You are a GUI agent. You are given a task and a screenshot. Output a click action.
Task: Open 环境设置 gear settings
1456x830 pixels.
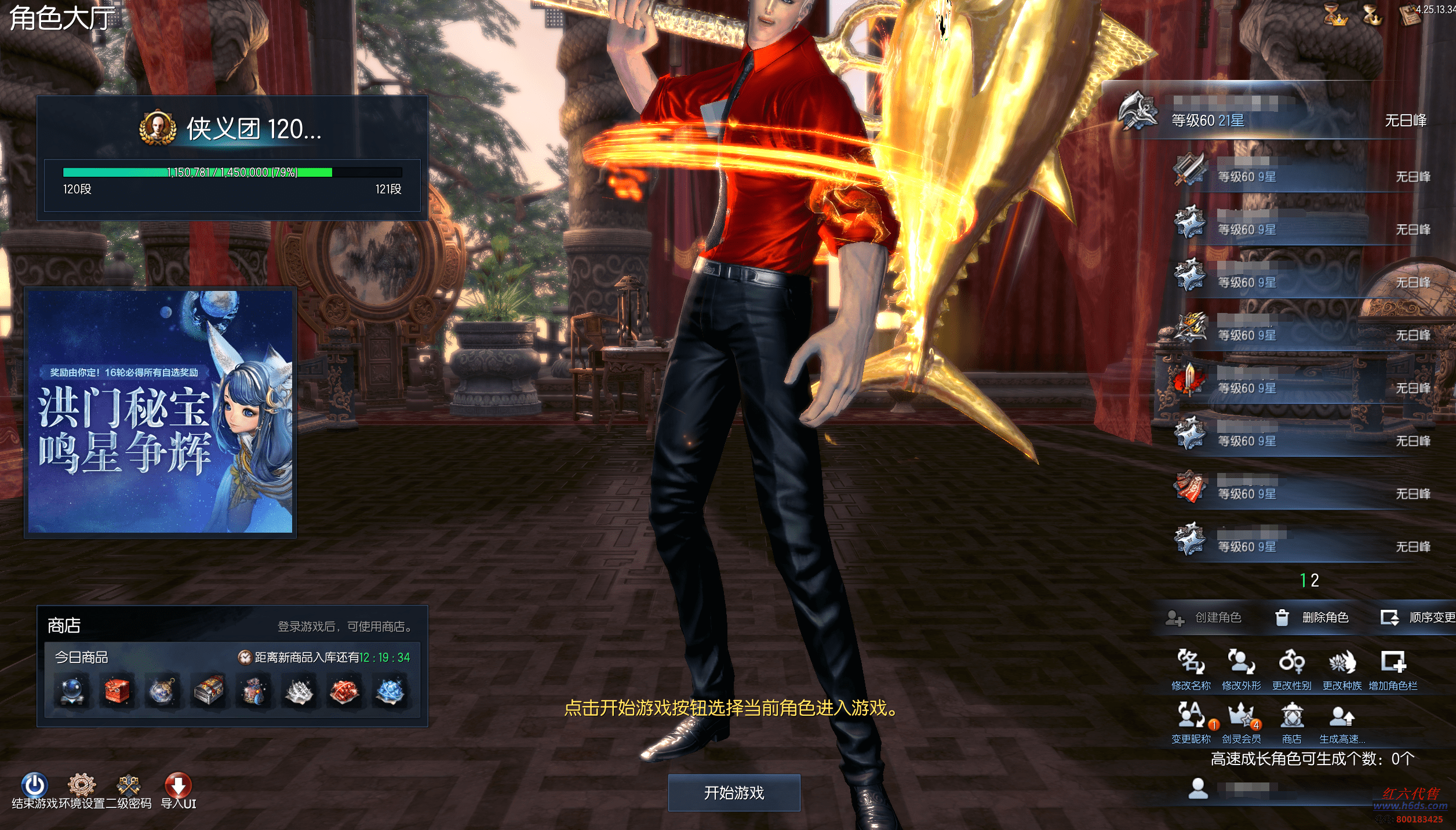tap(82, 785)
